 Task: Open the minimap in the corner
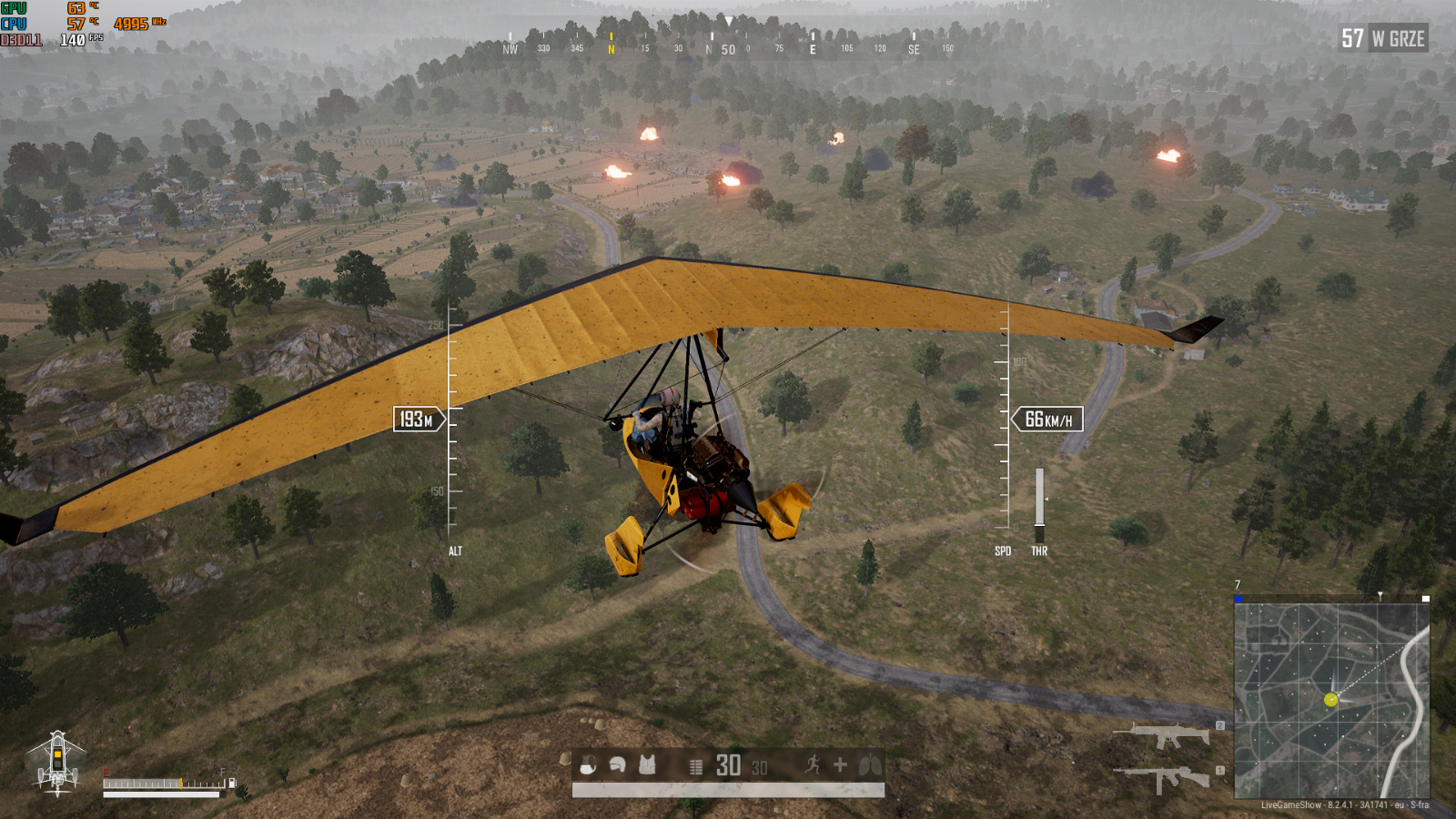[x=1331, y=699]
